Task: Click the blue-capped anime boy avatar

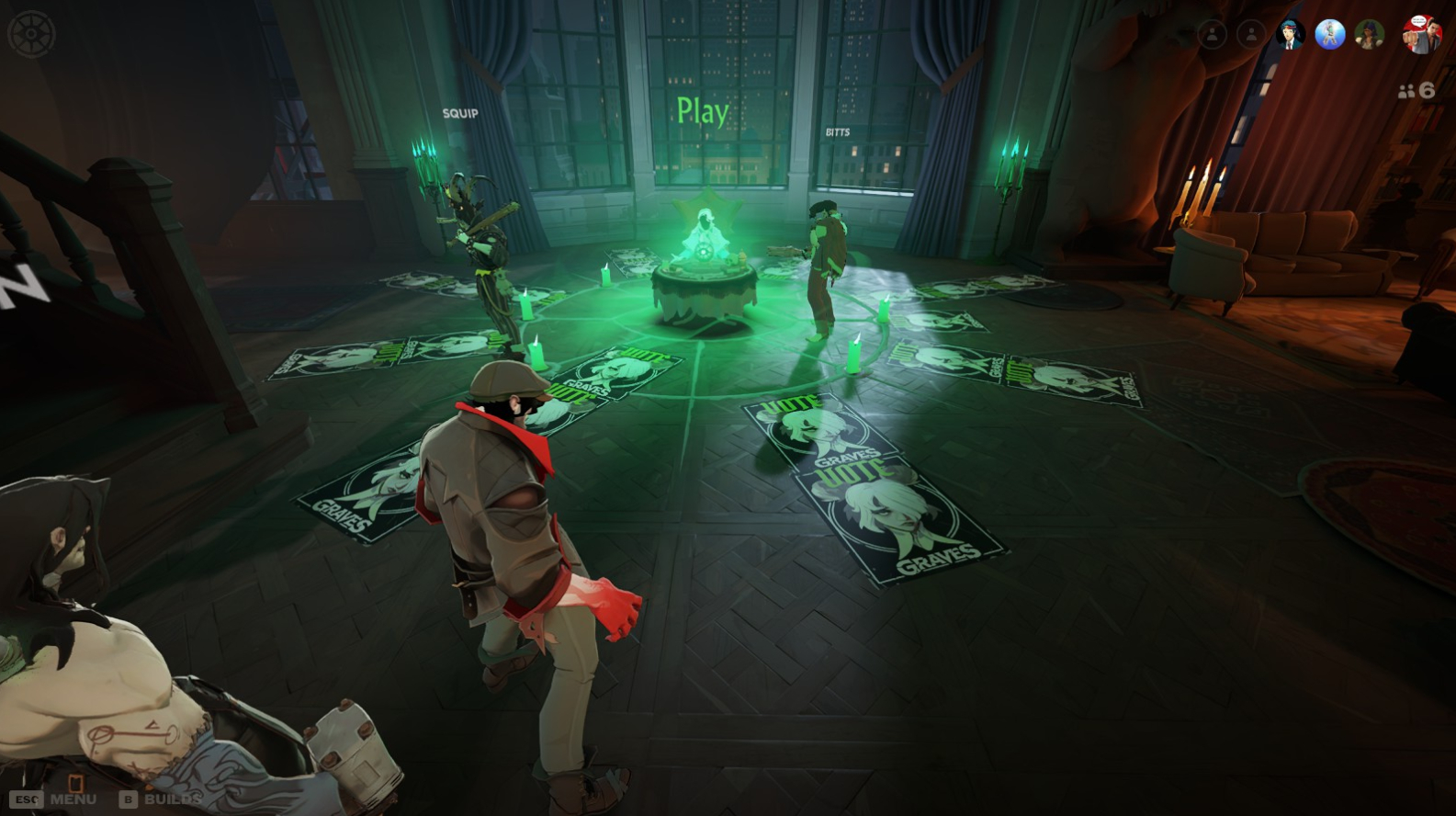Action: [x=1290, y=35]
